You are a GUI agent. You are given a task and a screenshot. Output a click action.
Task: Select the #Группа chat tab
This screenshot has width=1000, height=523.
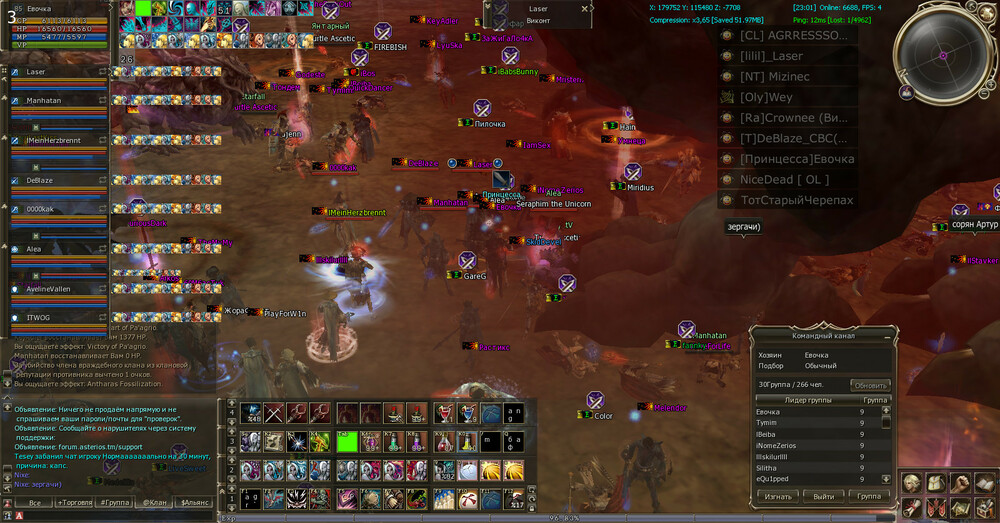tap(114, 502)
